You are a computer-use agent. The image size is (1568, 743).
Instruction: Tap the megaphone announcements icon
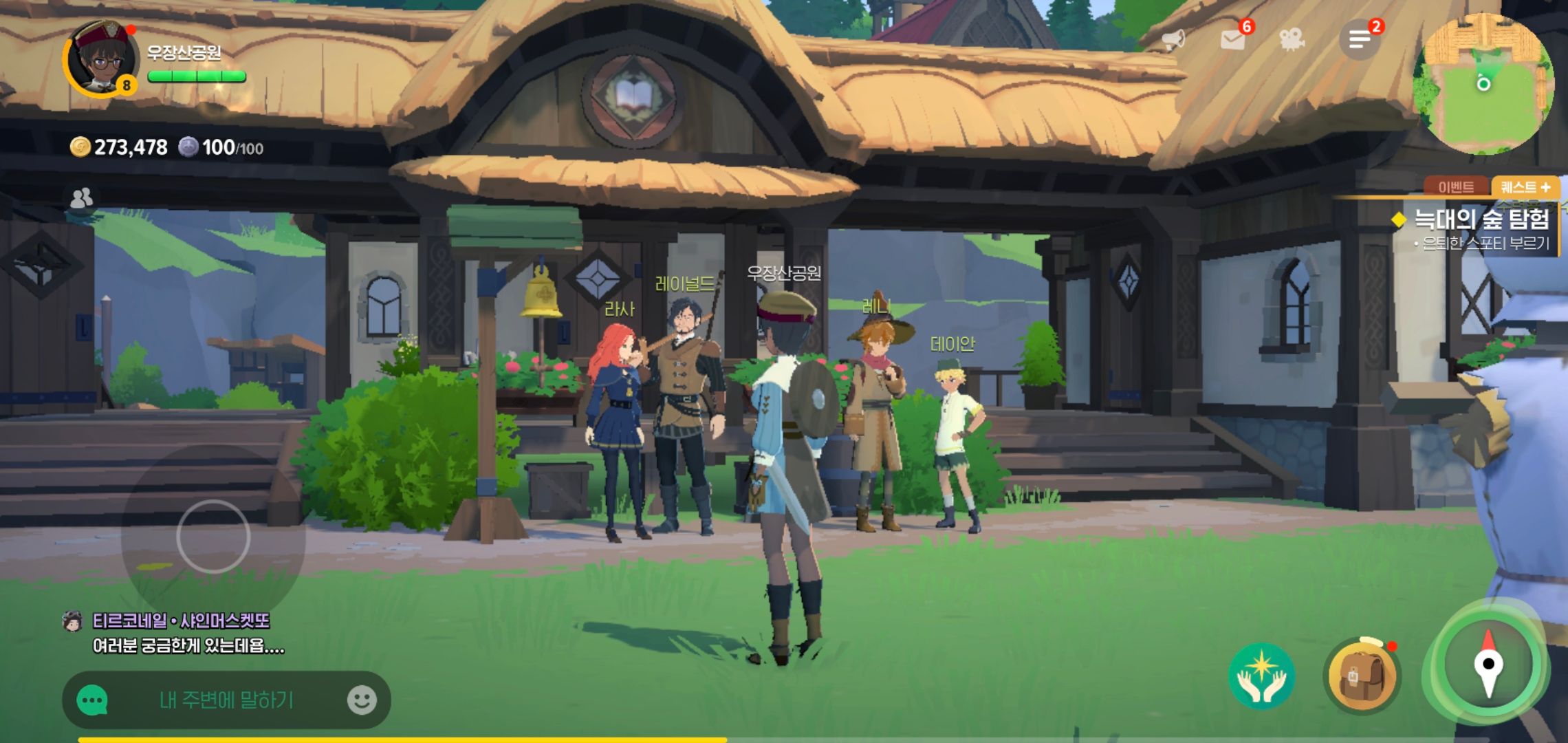1174,40
